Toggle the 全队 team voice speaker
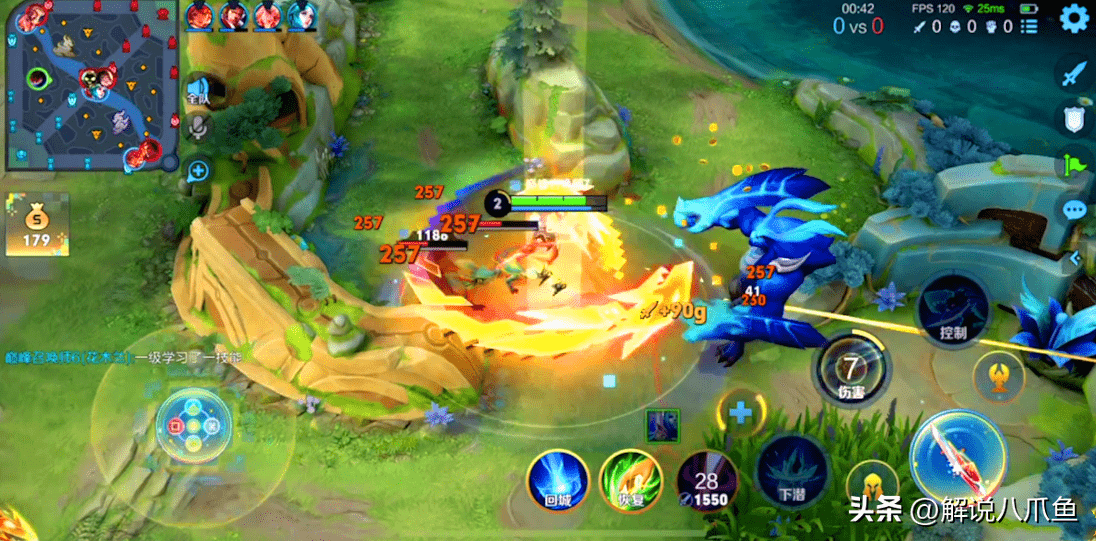Viewport: 1096px width, 541px height. pos(198,92)
